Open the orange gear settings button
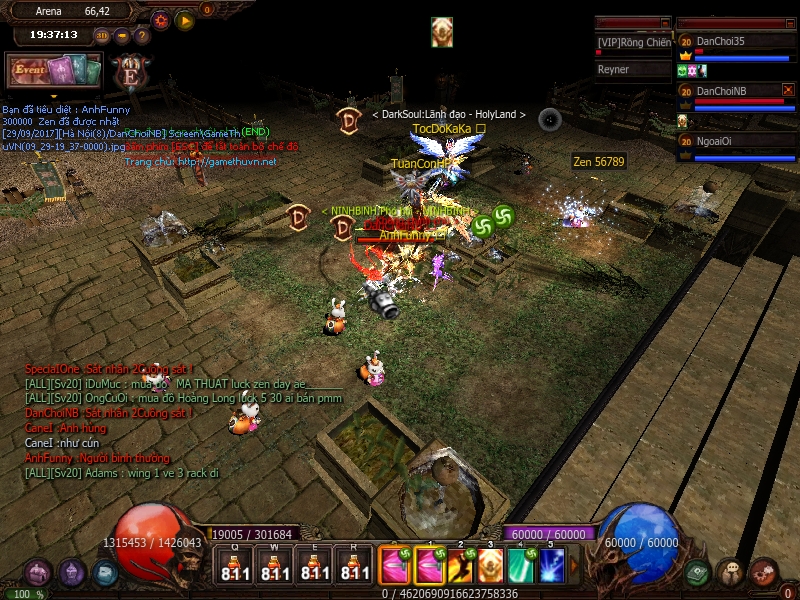Image resolution: width=800 pixels, height=600 pixels. [x=161, y=19]
